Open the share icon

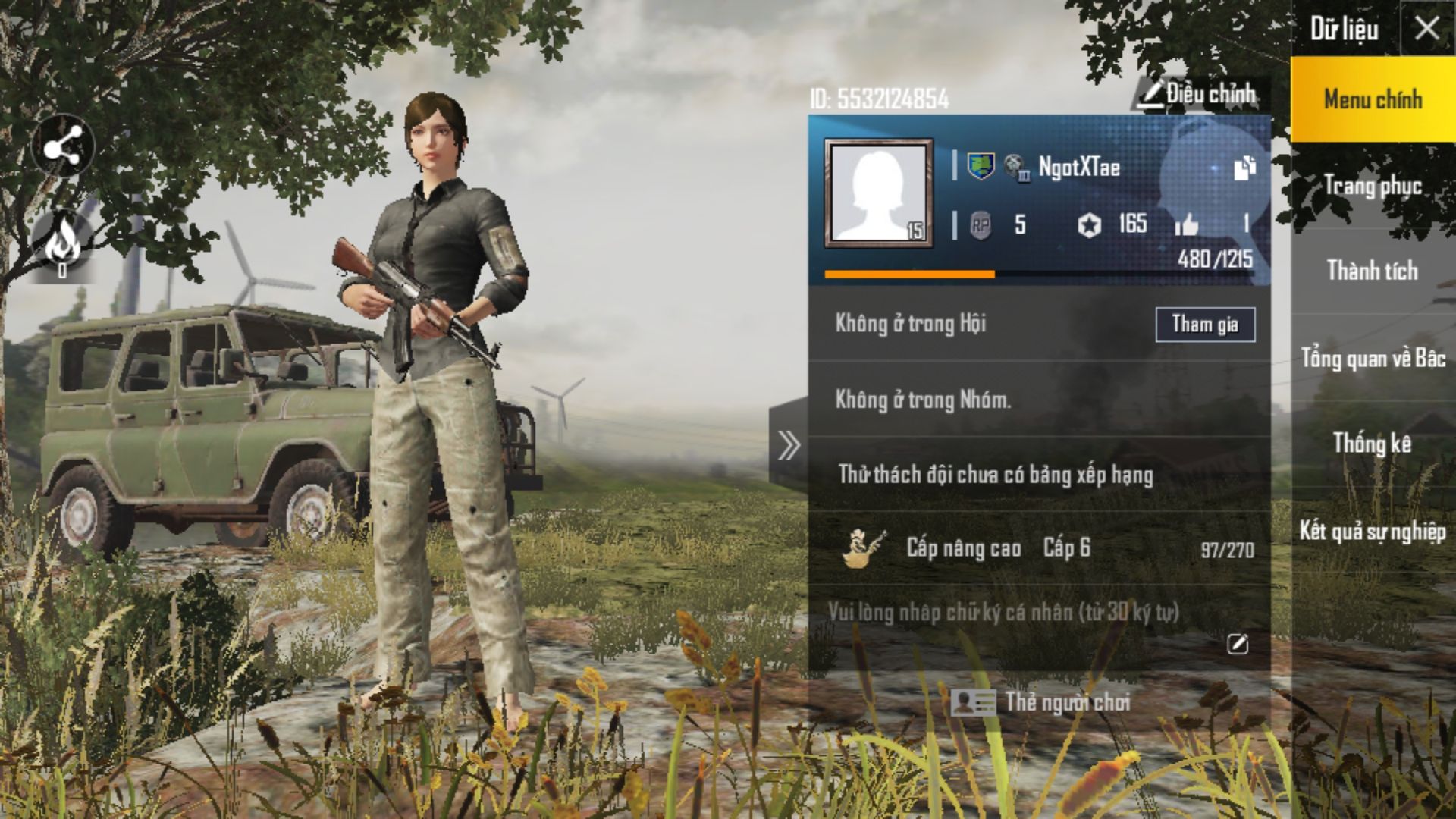tap(63, 145)
